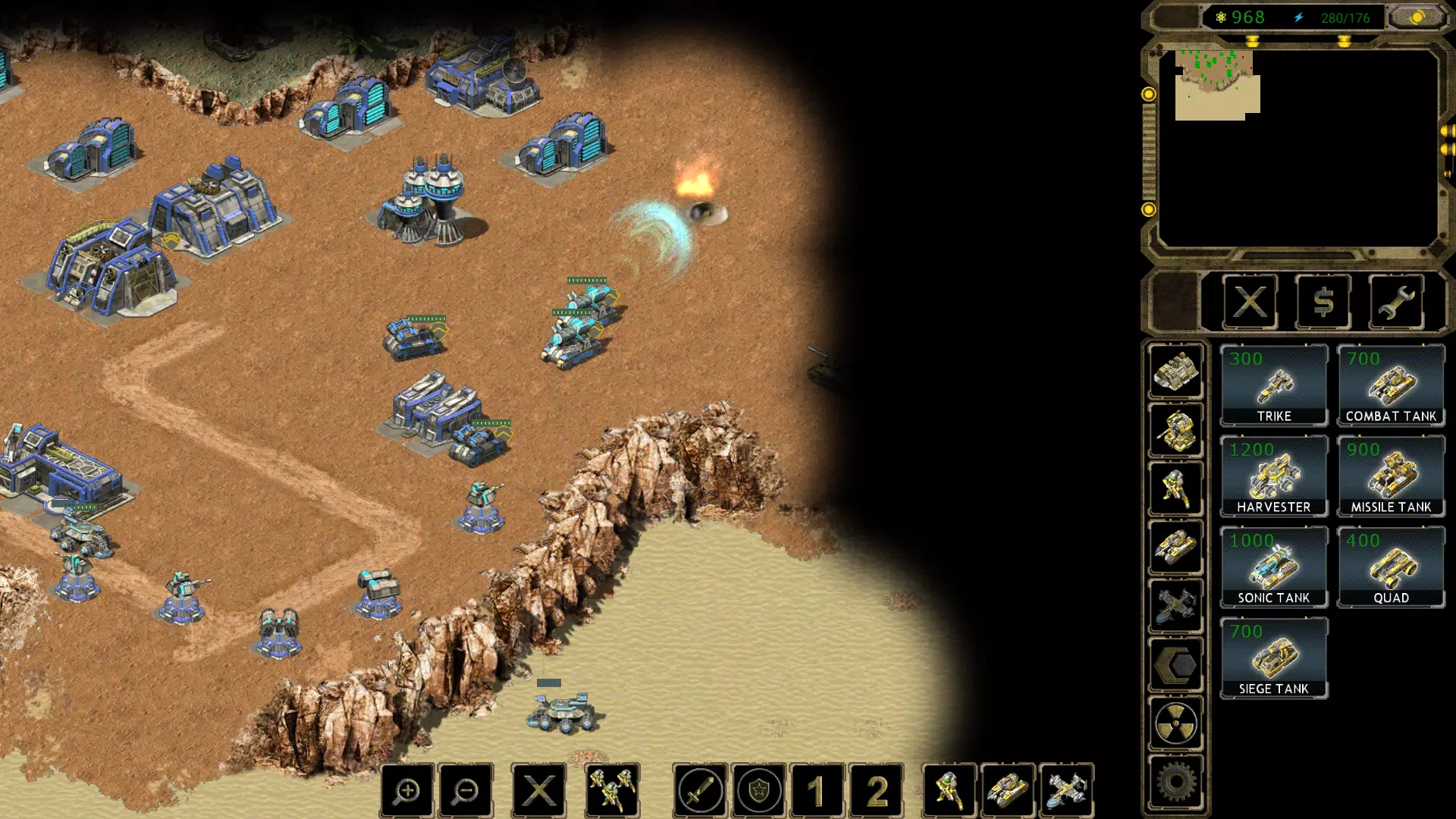Build a Harvester from the production panel
This screenshot has height=819, width=1456.
pos(1274,478)
